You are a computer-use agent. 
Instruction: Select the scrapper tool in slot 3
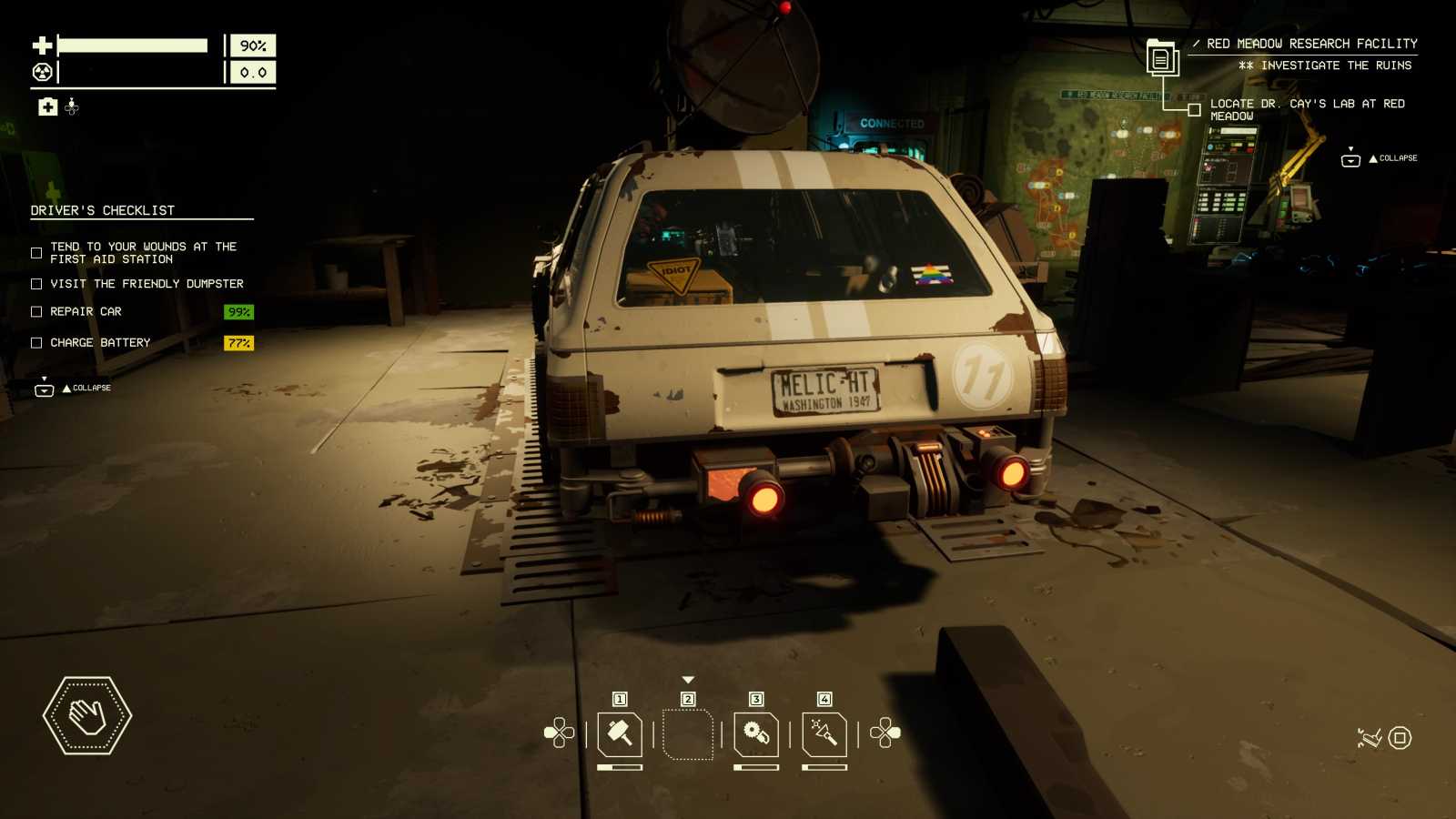[x=756, y=734]
